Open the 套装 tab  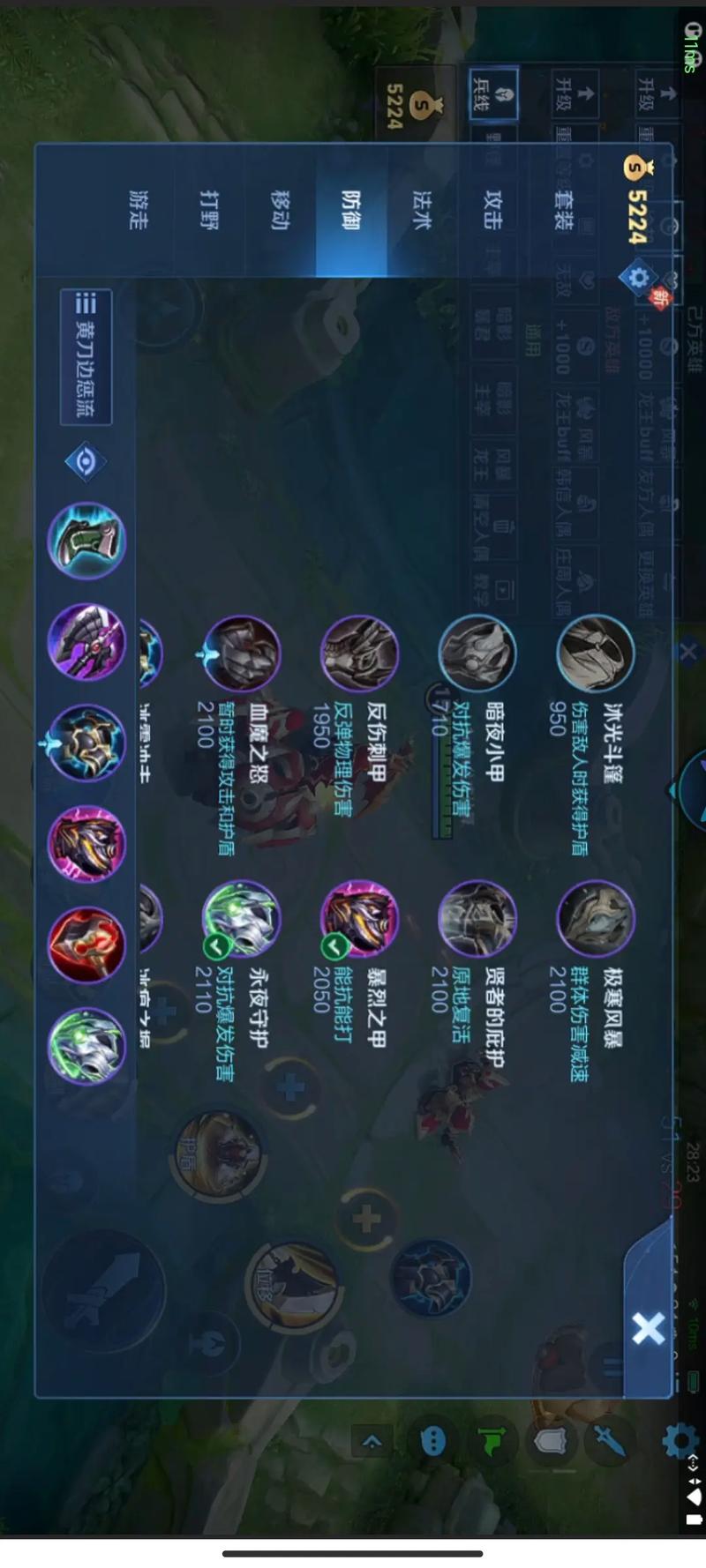click(563, 210)
